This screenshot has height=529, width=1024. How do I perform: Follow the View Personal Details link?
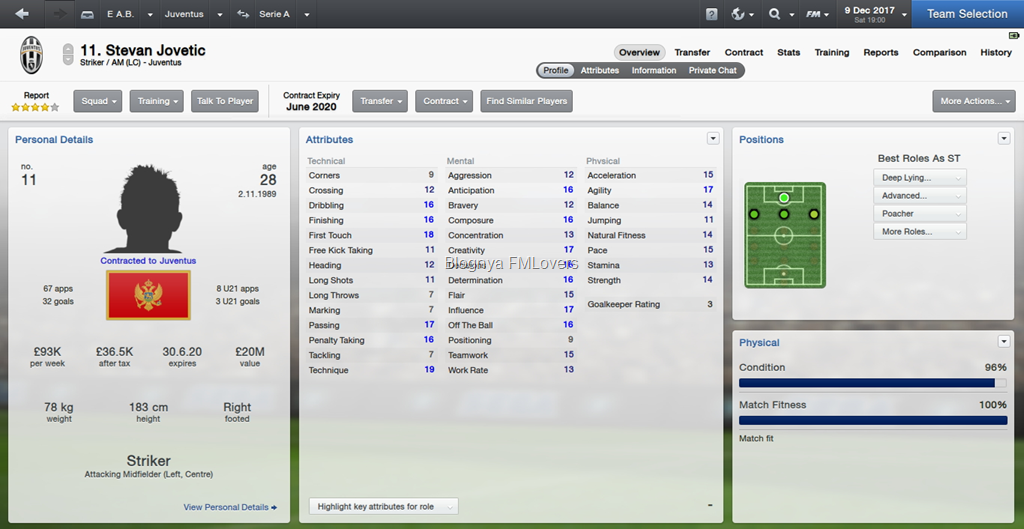pyautogui.click(x=230, y=508)
